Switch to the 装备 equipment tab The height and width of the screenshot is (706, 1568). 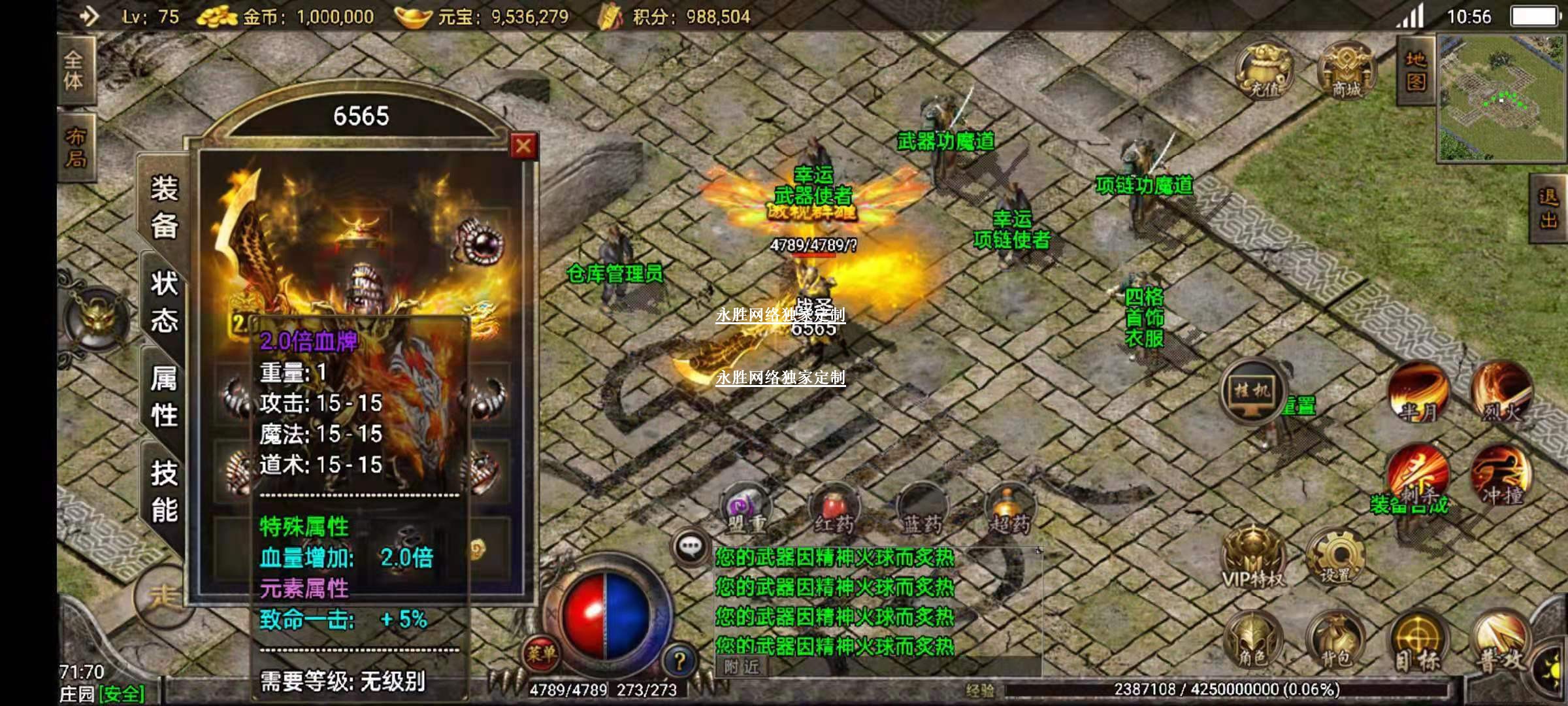pos(164,207)
